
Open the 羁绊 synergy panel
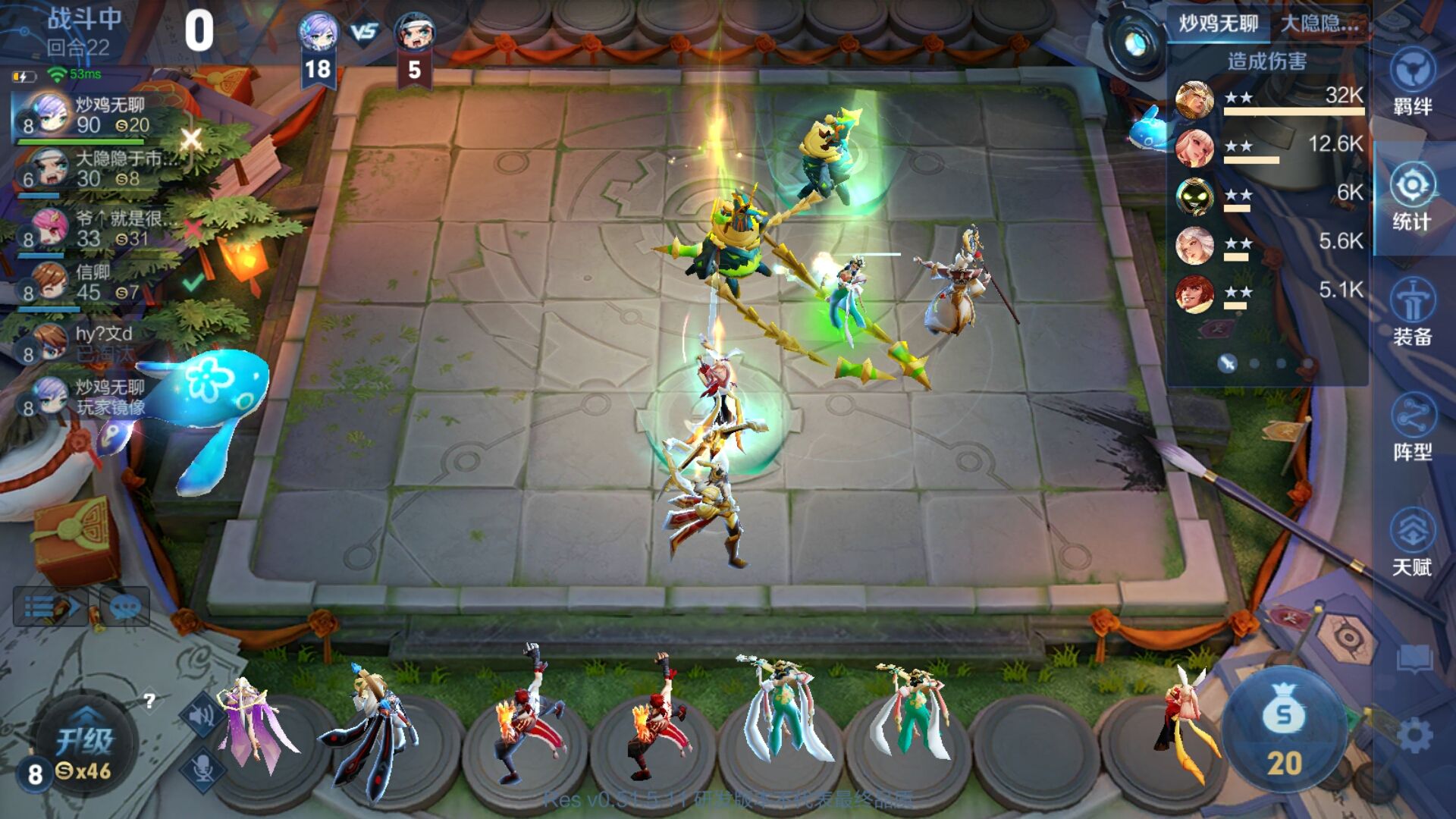pos(1411,82)
